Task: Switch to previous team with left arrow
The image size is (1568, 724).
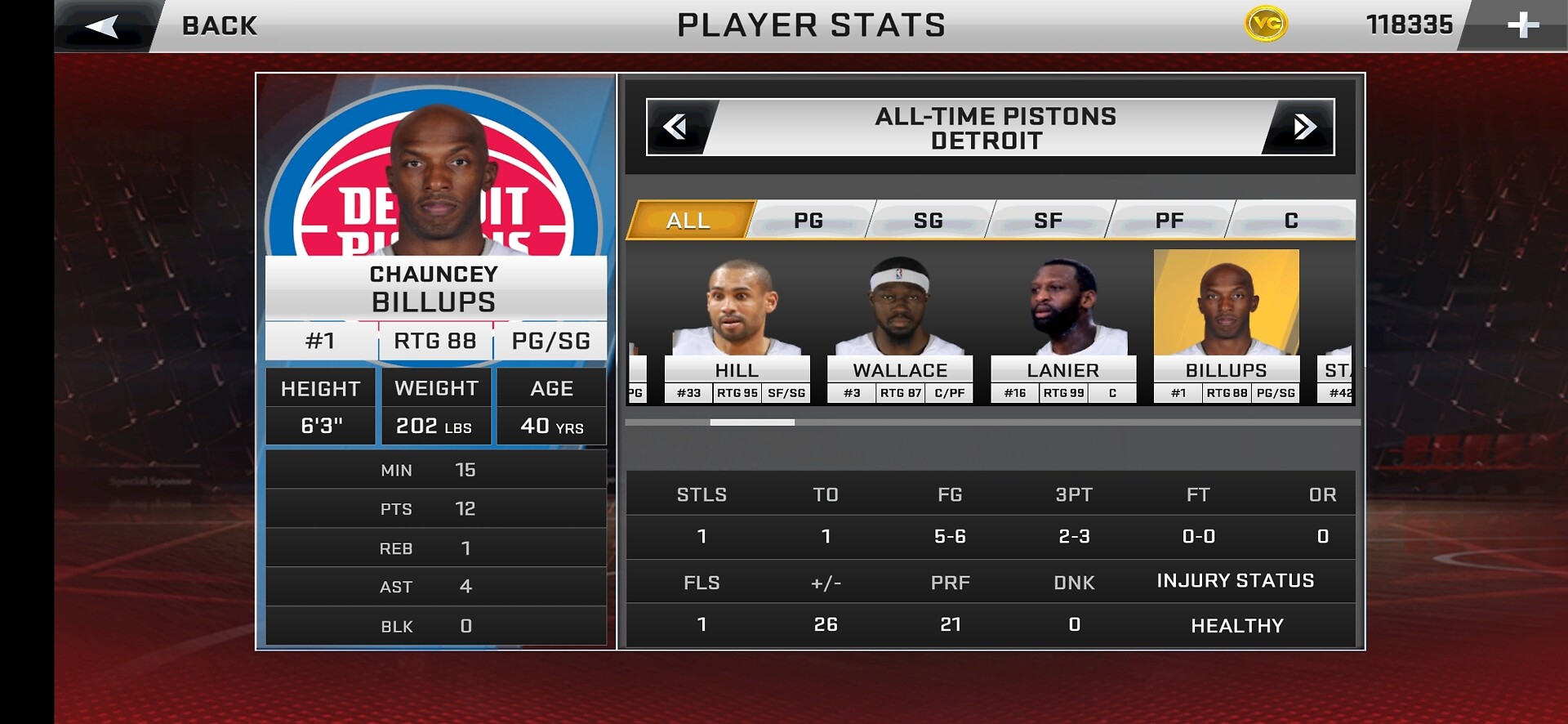Action: click(x=676, y=127)
